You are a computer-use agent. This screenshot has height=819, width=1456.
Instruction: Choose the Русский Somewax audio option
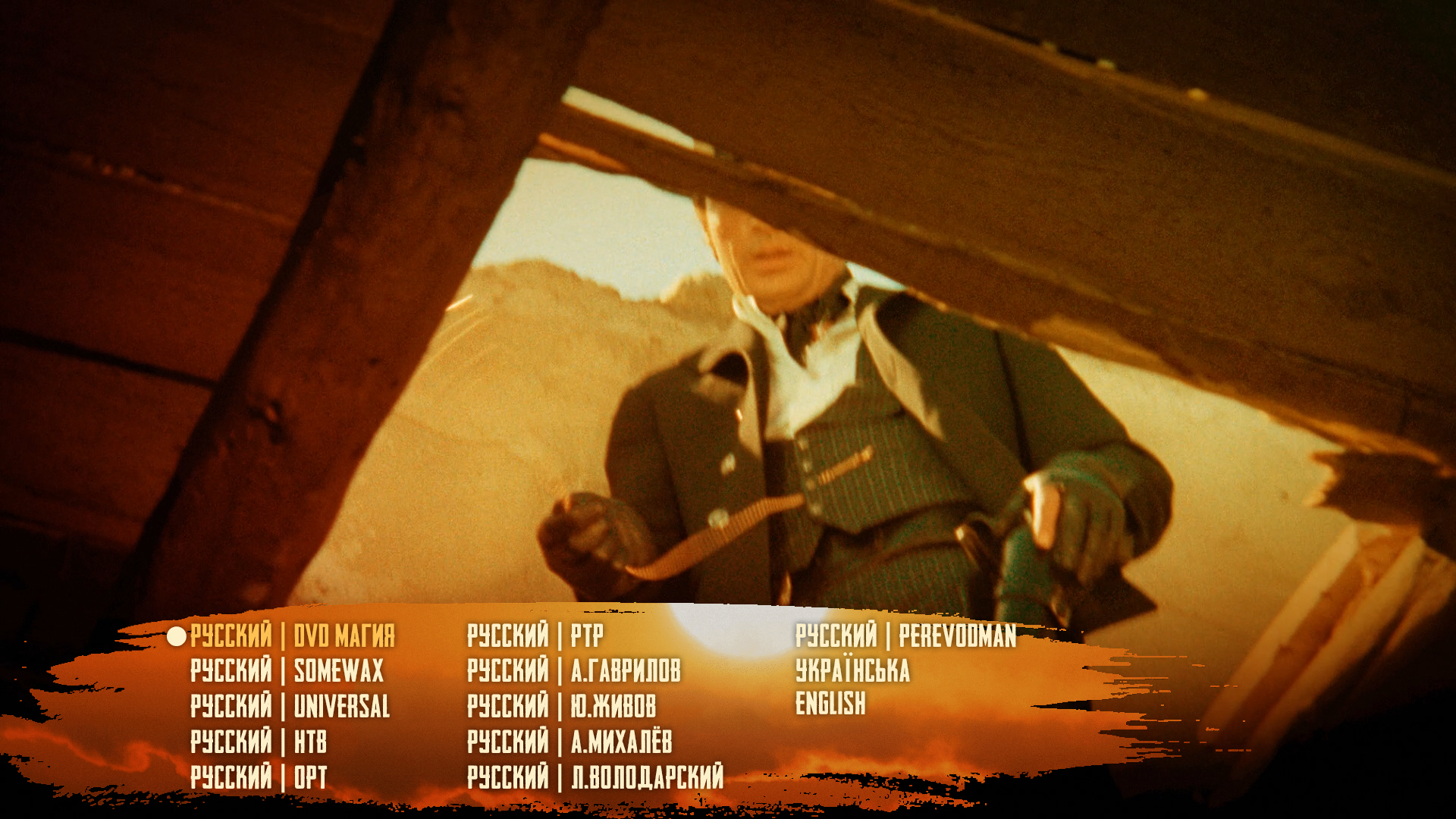click(287, 670)
